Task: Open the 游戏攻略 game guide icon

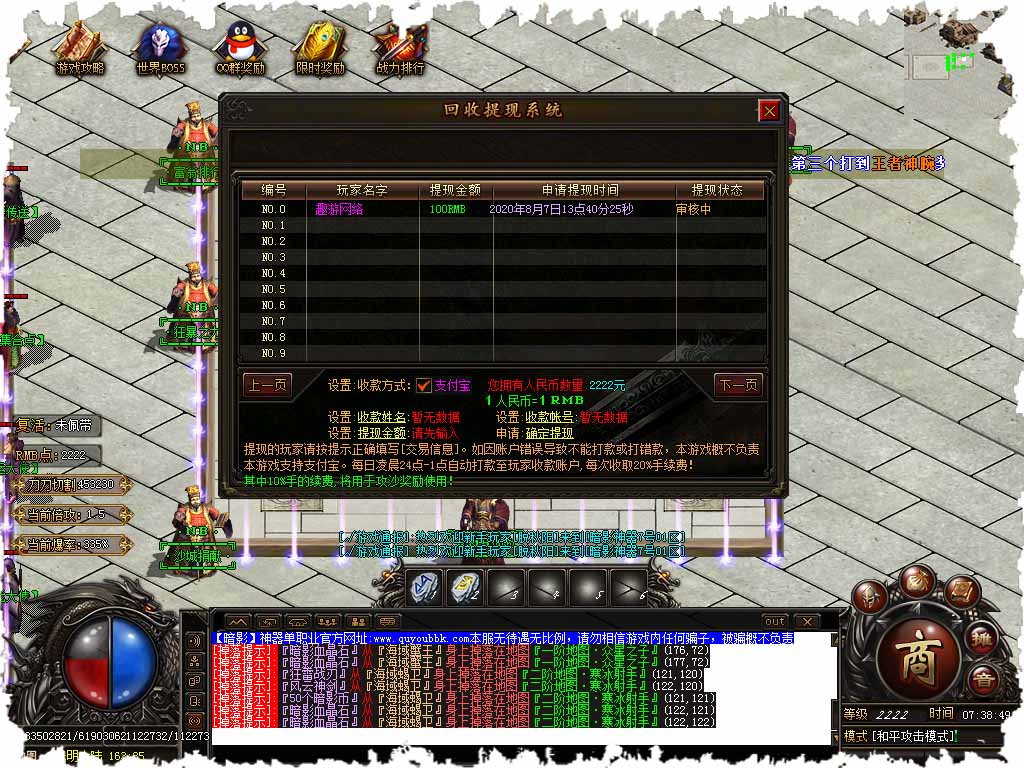Action: 80,48
